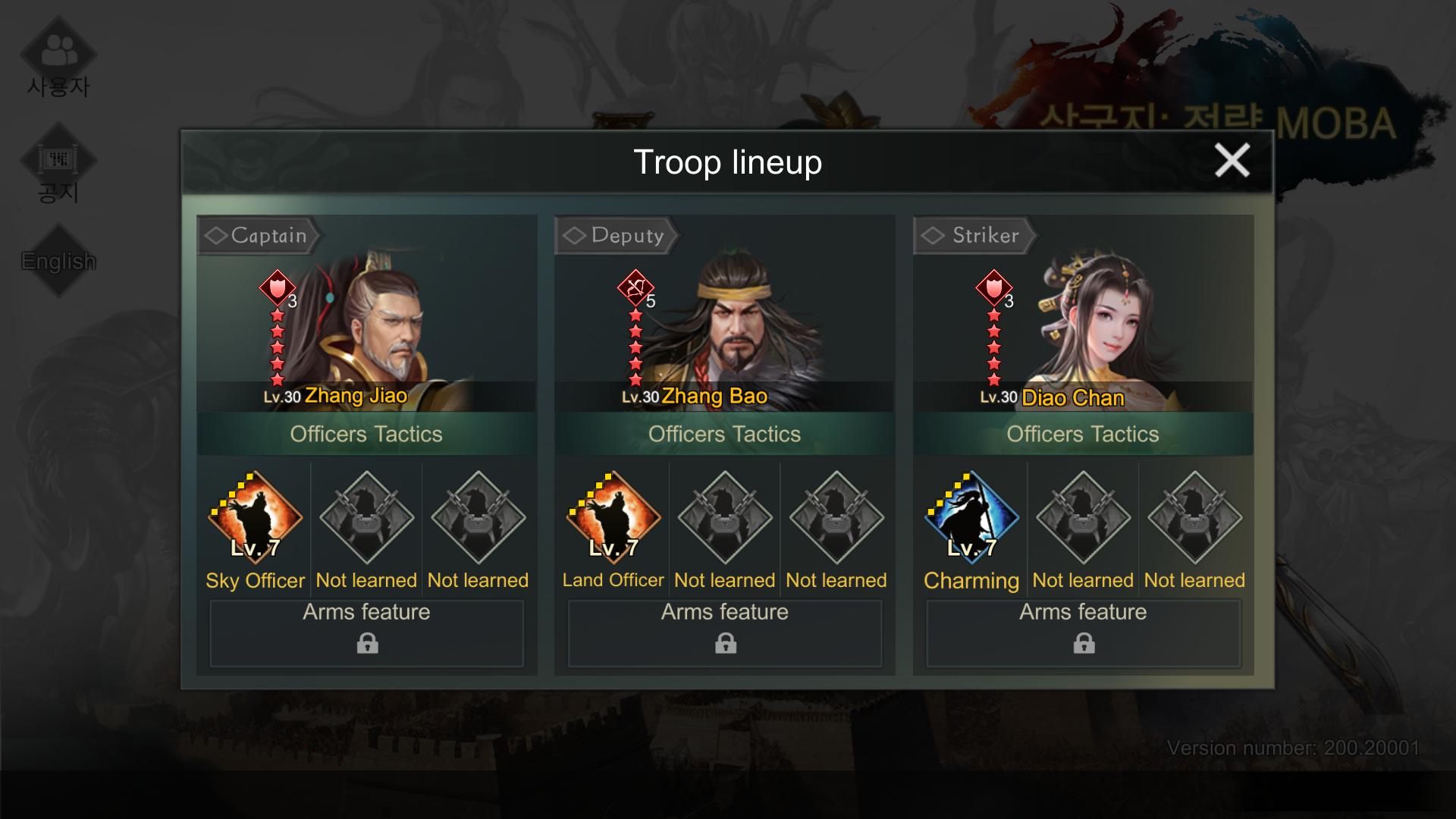This screenshot has height=819, width=1456.
Task: Tap Zhang Bao's locked Arms feature box
Action: click(725, 633)
